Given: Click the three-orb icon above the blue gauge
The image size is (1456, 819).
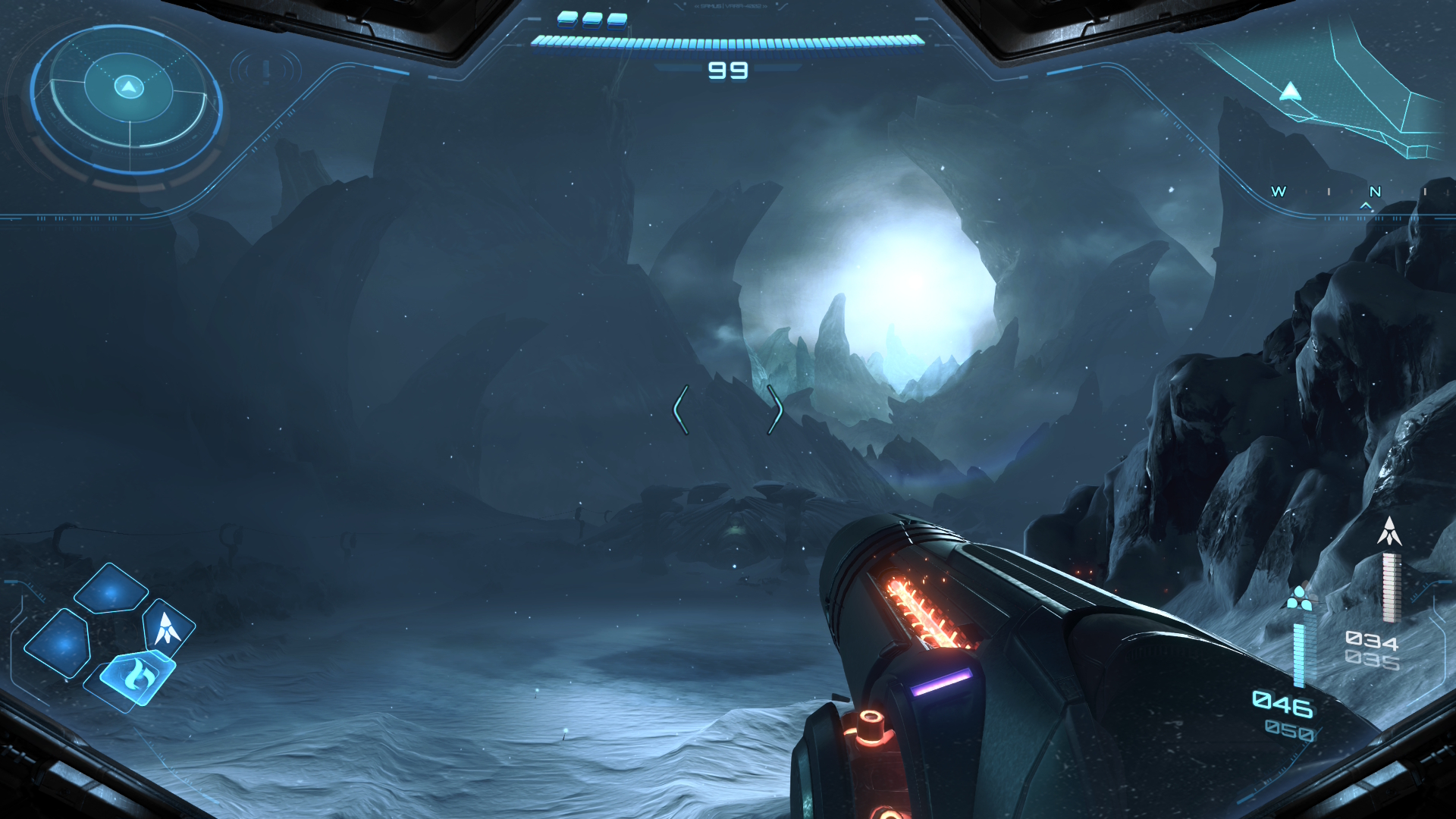Looking at the screenshot, I should (x=1300, y=598).
